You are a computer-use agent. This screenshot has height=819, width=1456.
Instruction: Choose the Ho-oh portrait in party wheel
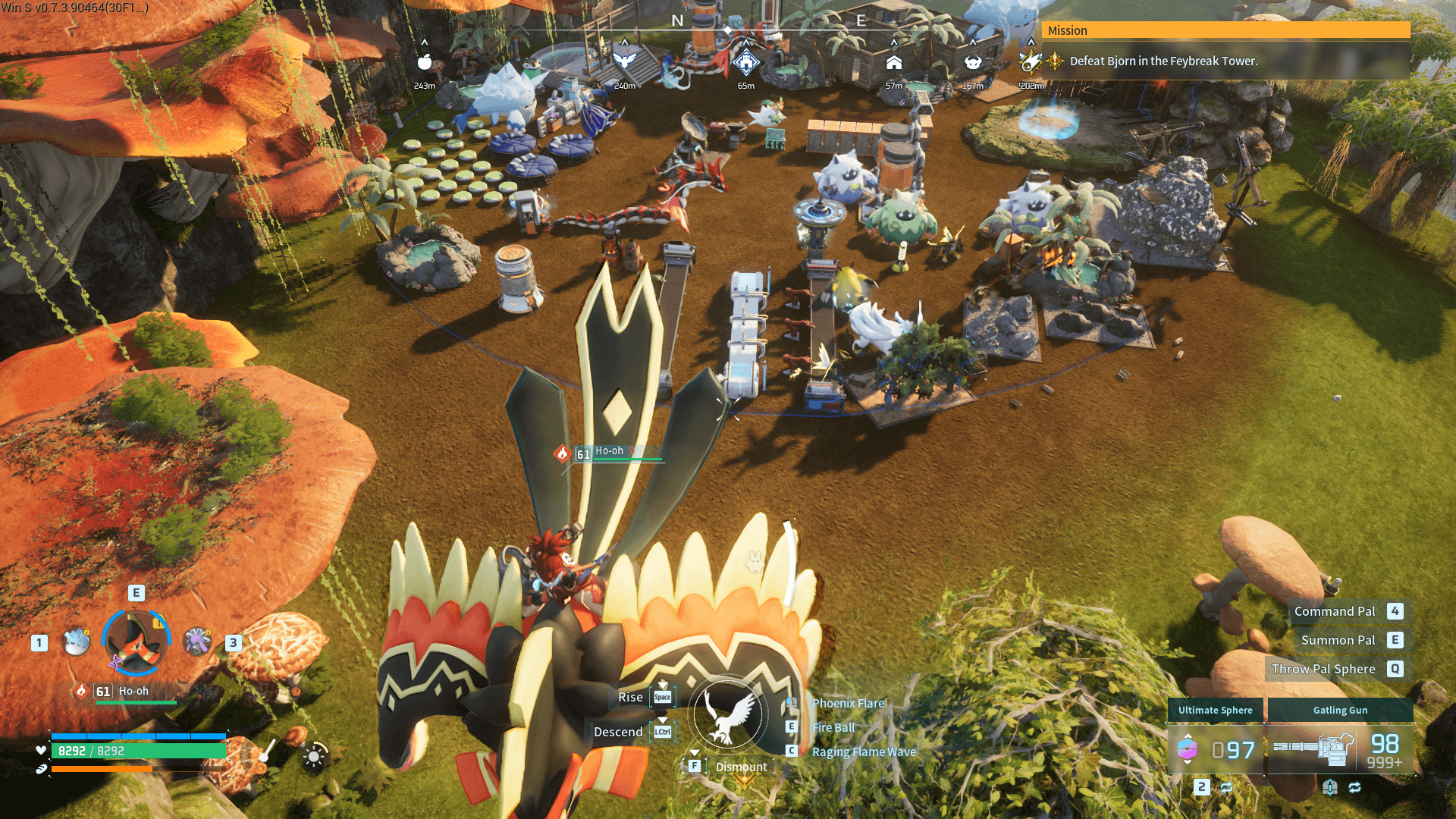pos(136,642)
